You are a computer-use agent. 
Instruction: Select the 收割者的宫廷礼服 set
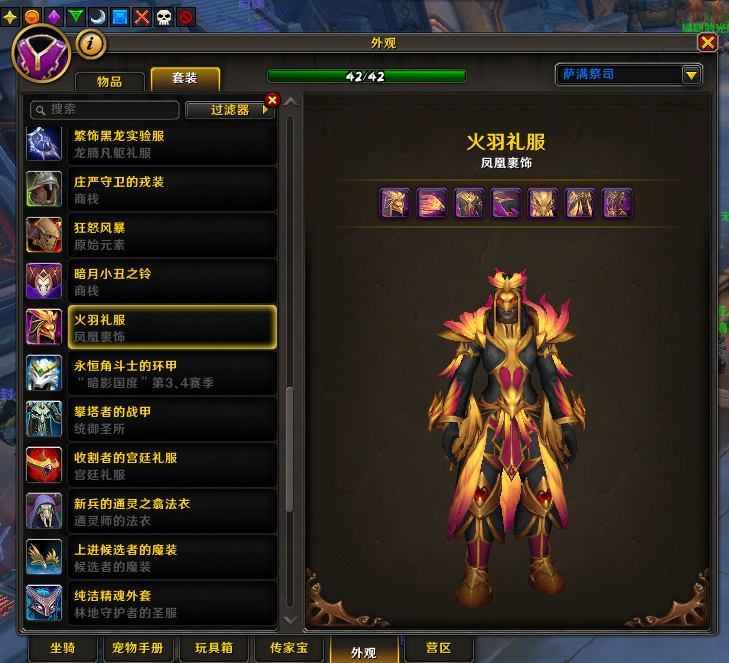[150, 466]
